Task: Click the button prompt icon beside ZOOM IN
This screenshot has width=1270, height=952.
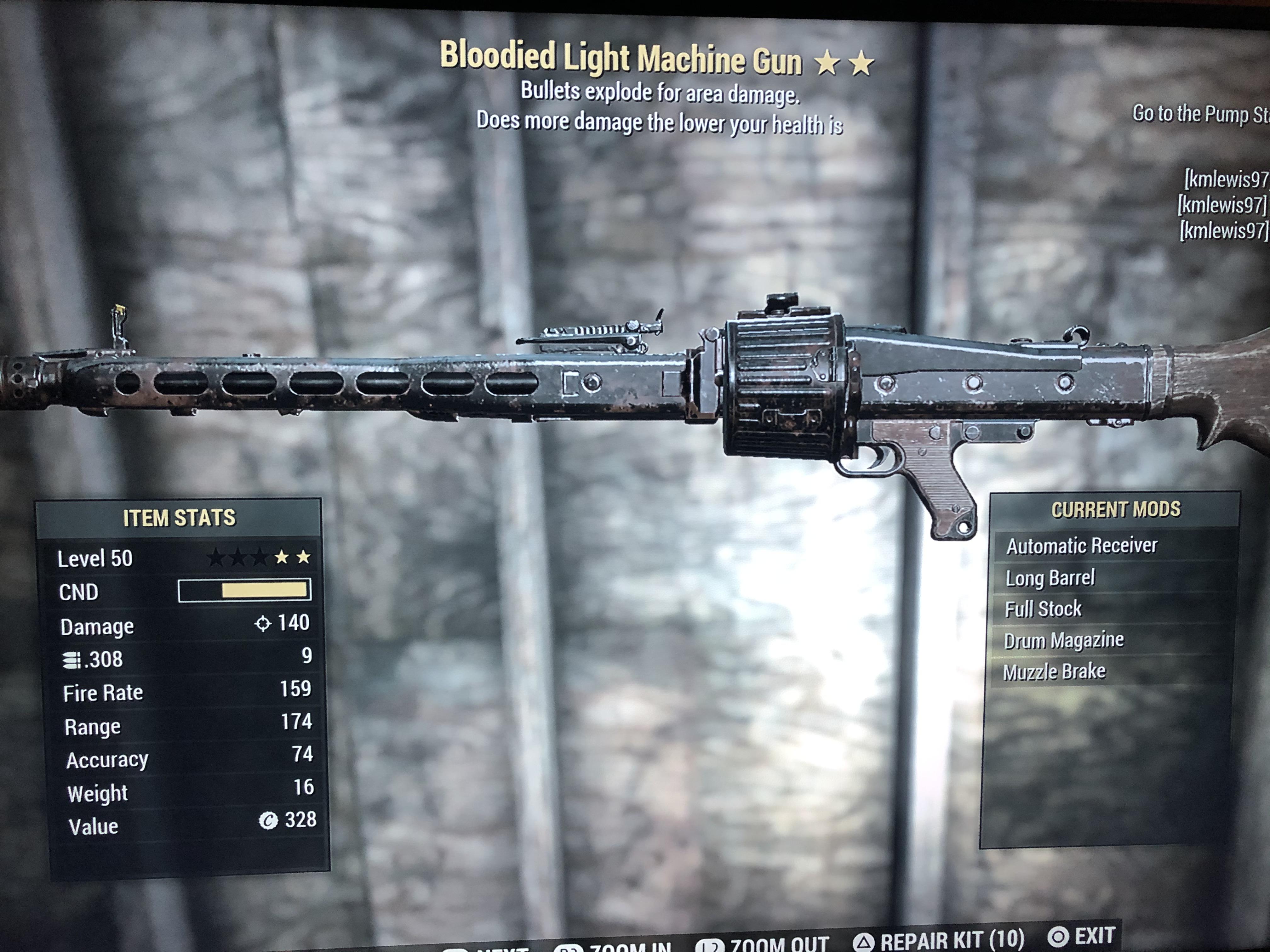Action: click(569, 948)
